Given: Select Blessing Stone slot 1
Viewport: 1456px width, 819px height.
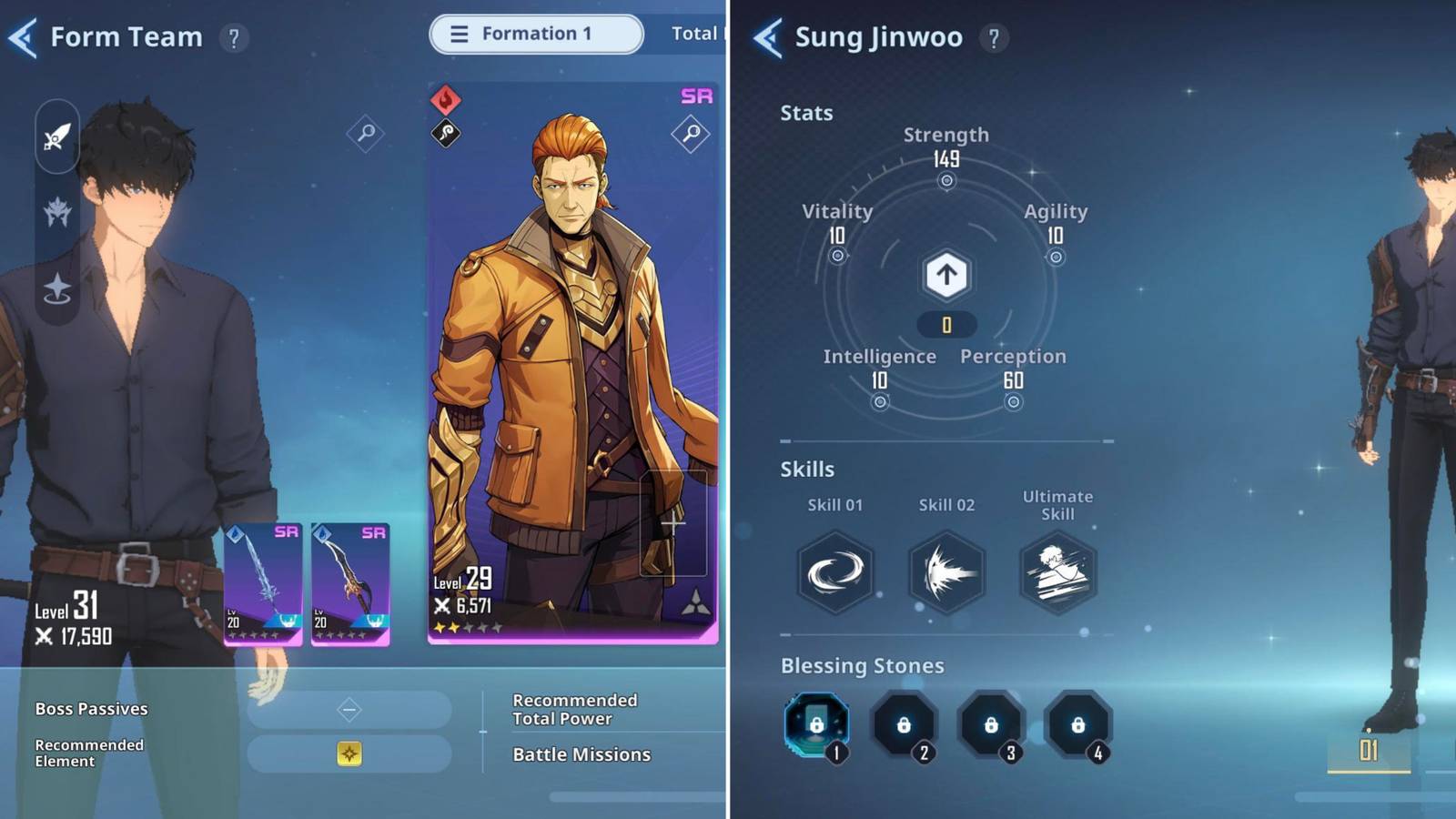Looking at the screenshot, I should click(x=816, y=723).
